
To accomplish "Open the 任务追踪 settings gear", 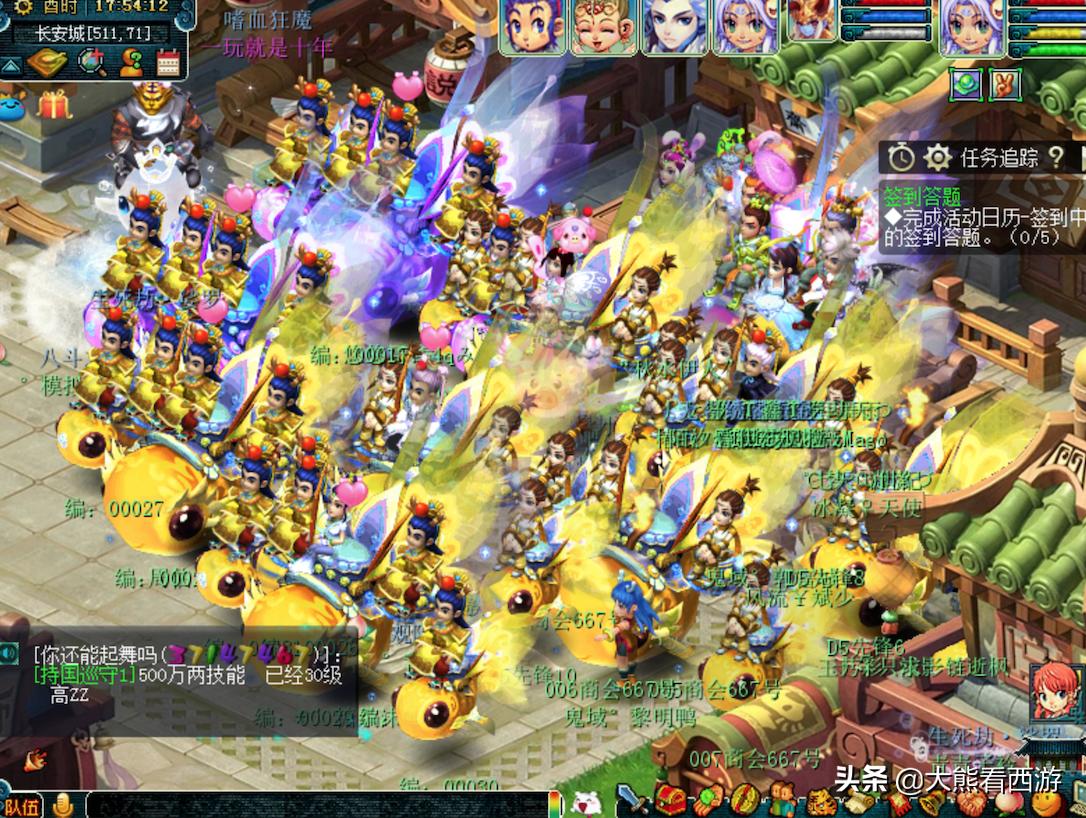I will coord(937,157).
